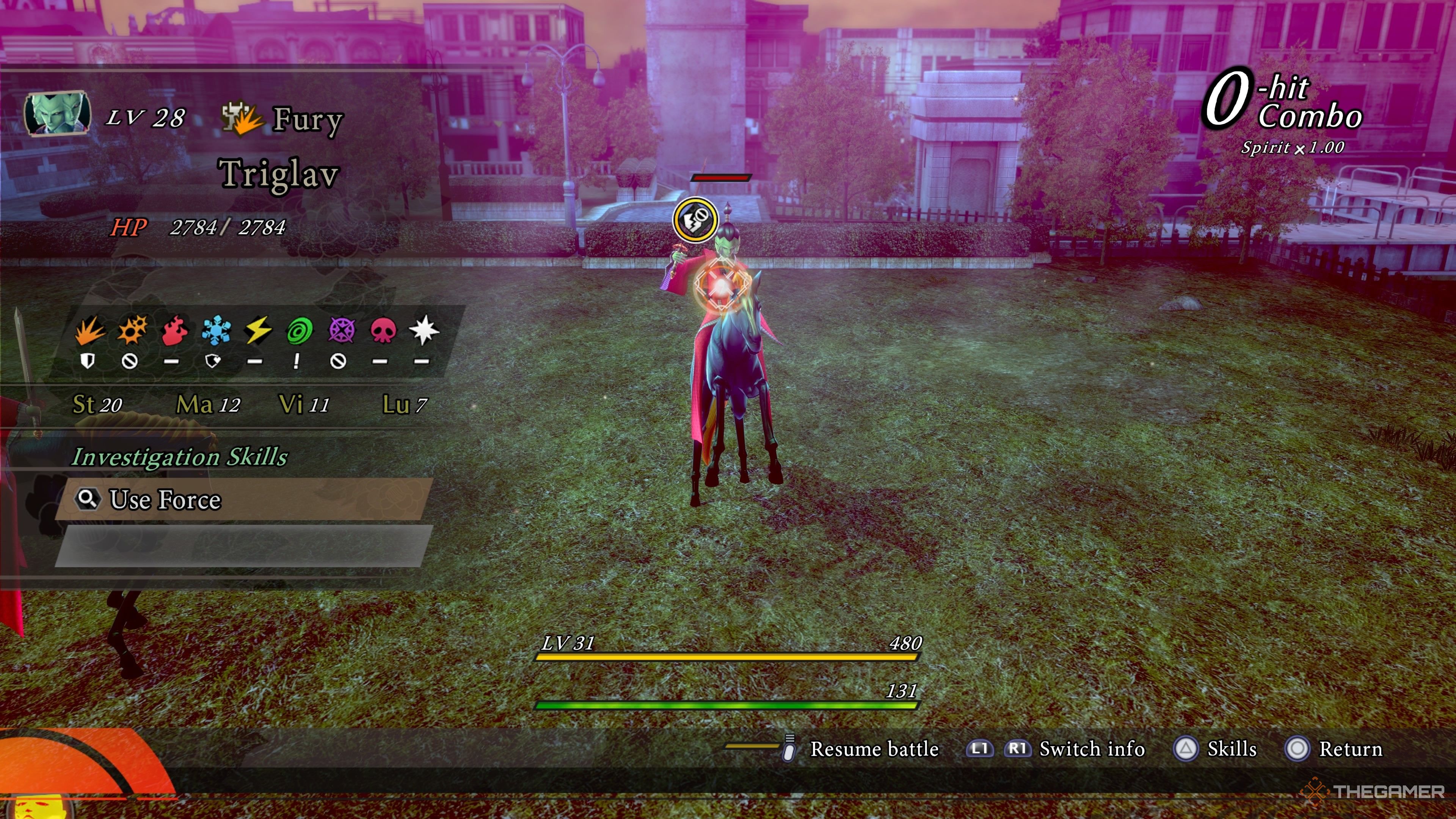Click the Fury order icon
The image size is (1456, 819).
pos(242,119)
